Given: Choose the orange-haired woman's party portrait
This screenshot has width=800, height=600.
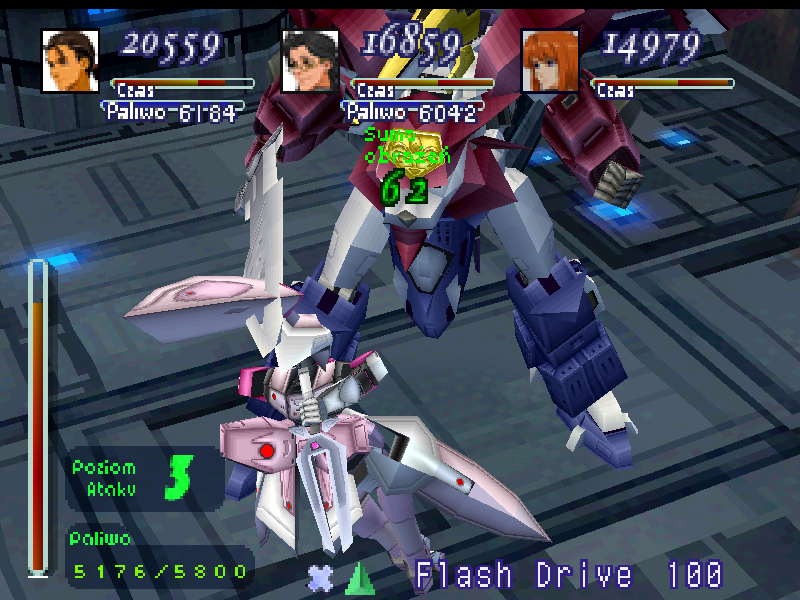Looking at the screenshot, I should 550,60.
